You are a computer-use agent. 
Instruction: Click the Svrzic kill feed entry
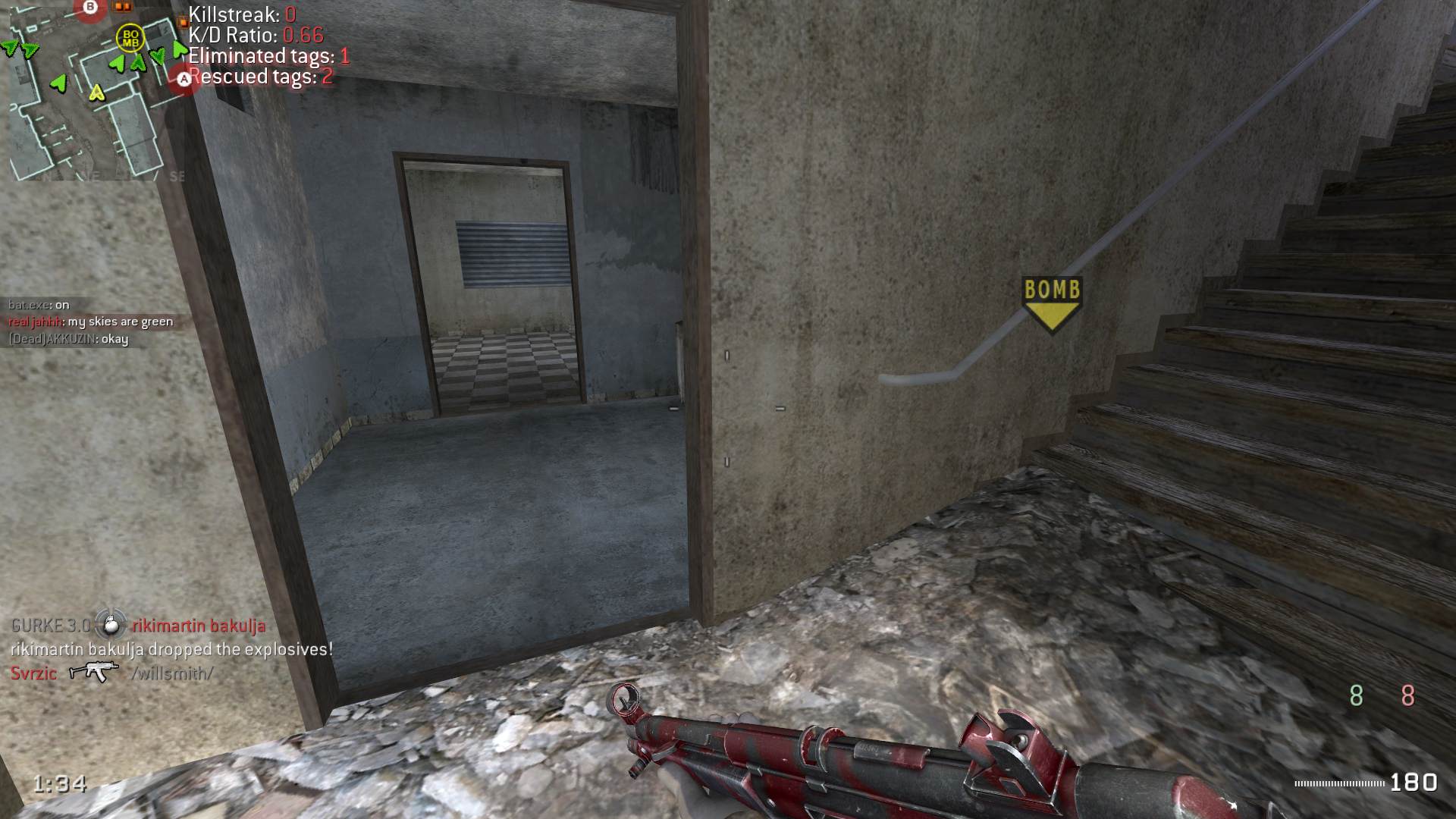pos(111,673)
